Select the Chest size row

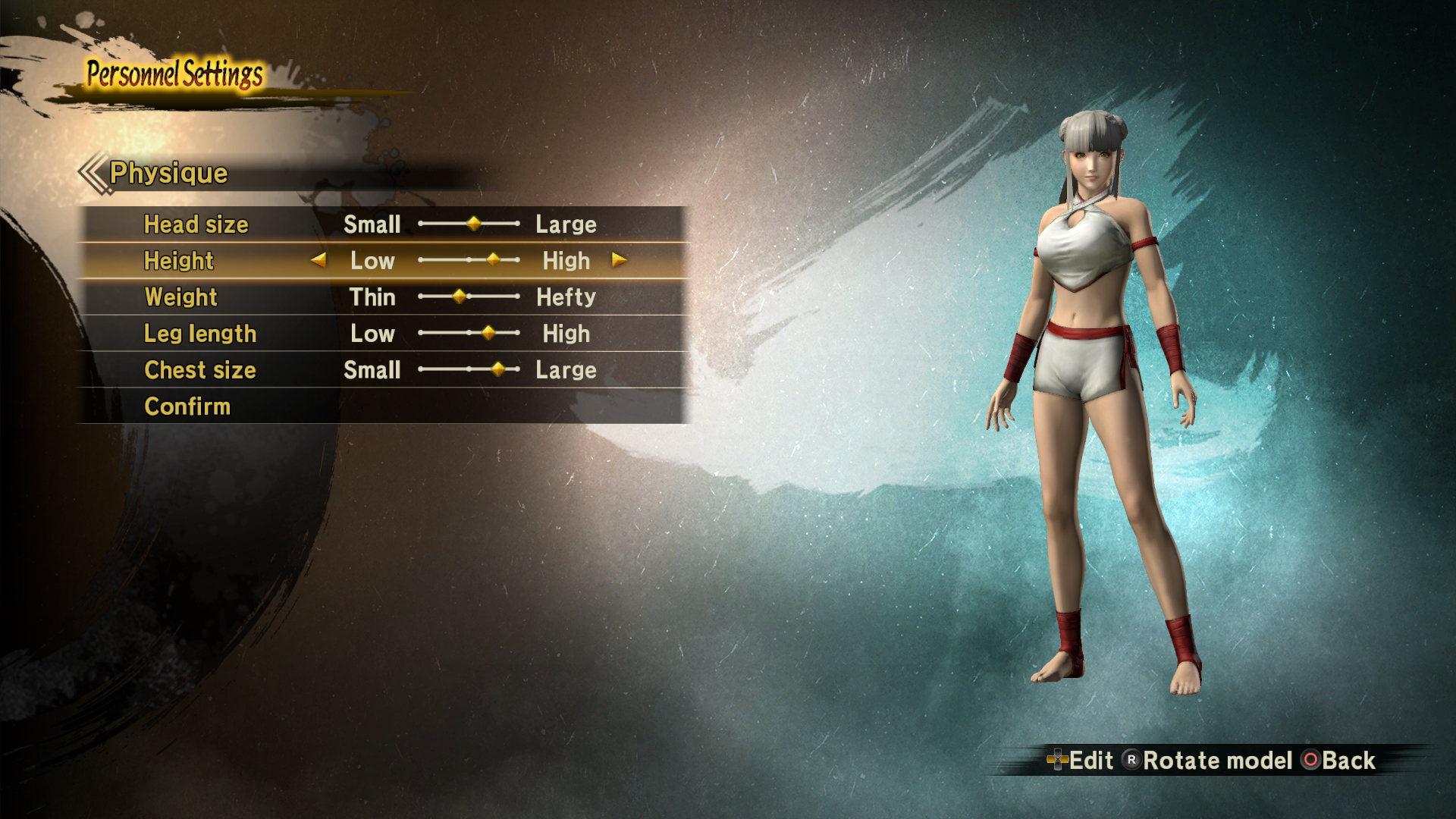[200, 370]
